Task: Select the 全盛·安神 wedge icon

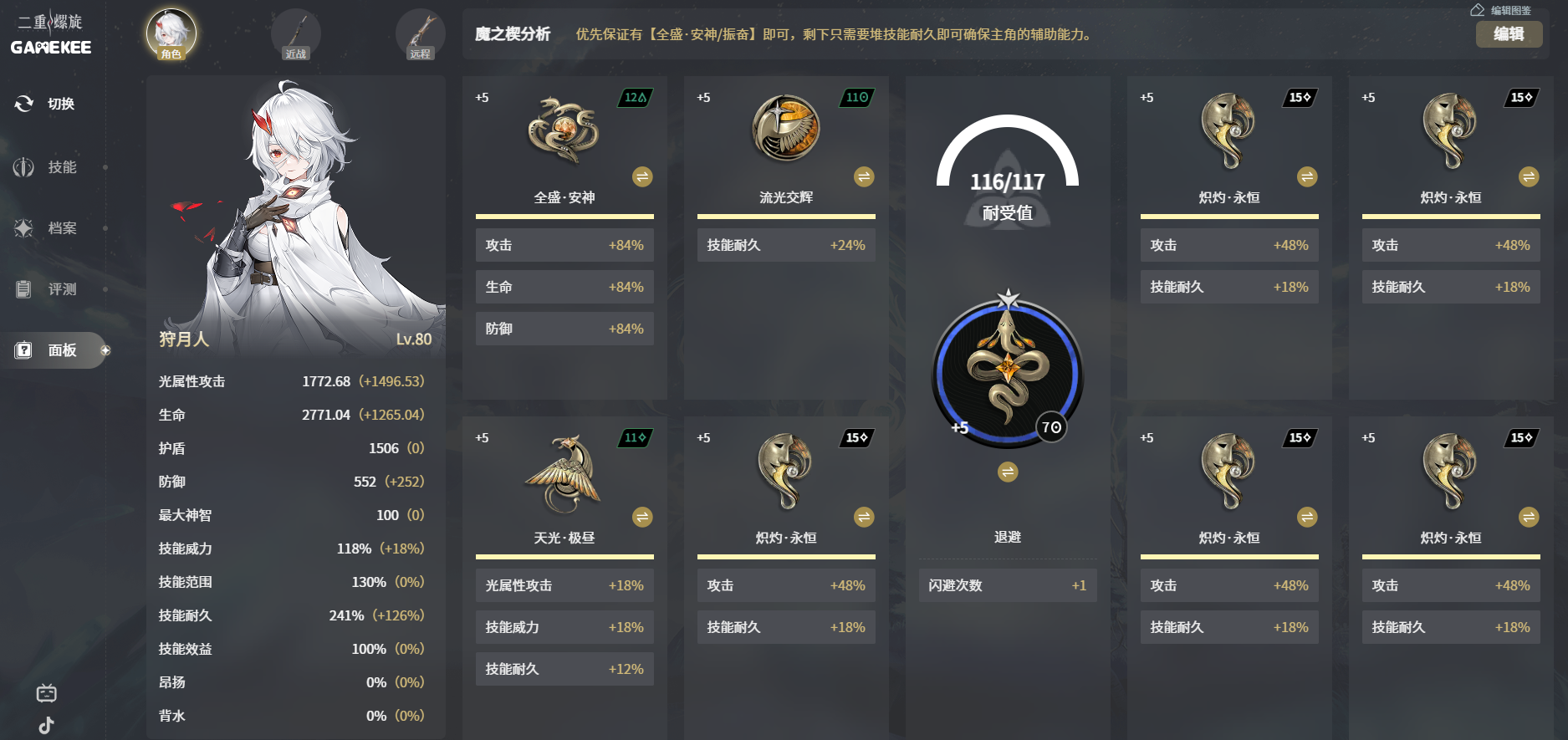Action: [564, 130]
